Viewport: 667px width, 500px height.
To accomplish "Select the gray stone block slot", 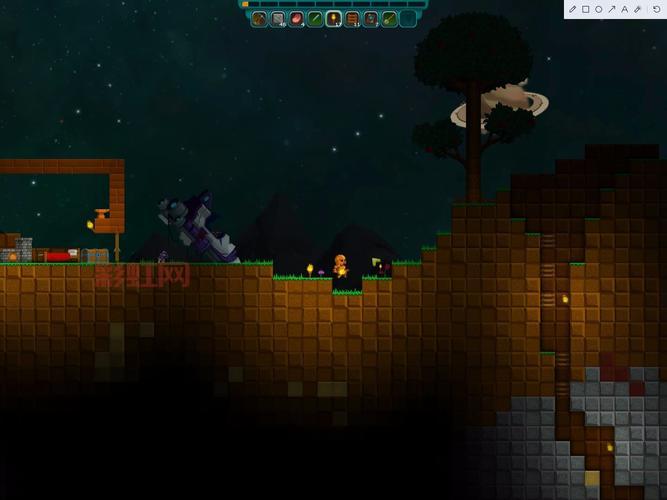I will 278,18.
